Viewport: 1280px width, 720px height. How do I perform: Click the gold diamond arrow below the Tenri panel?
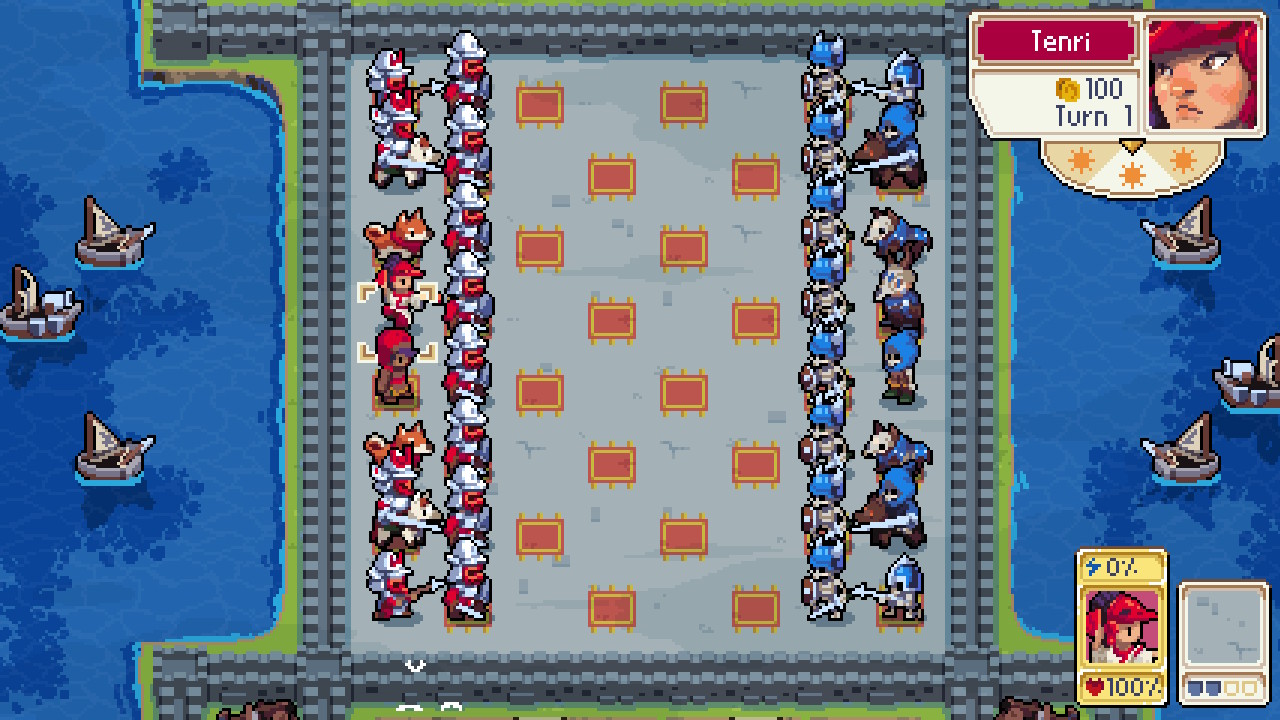pyautogui.click(x=1133, y=145)
